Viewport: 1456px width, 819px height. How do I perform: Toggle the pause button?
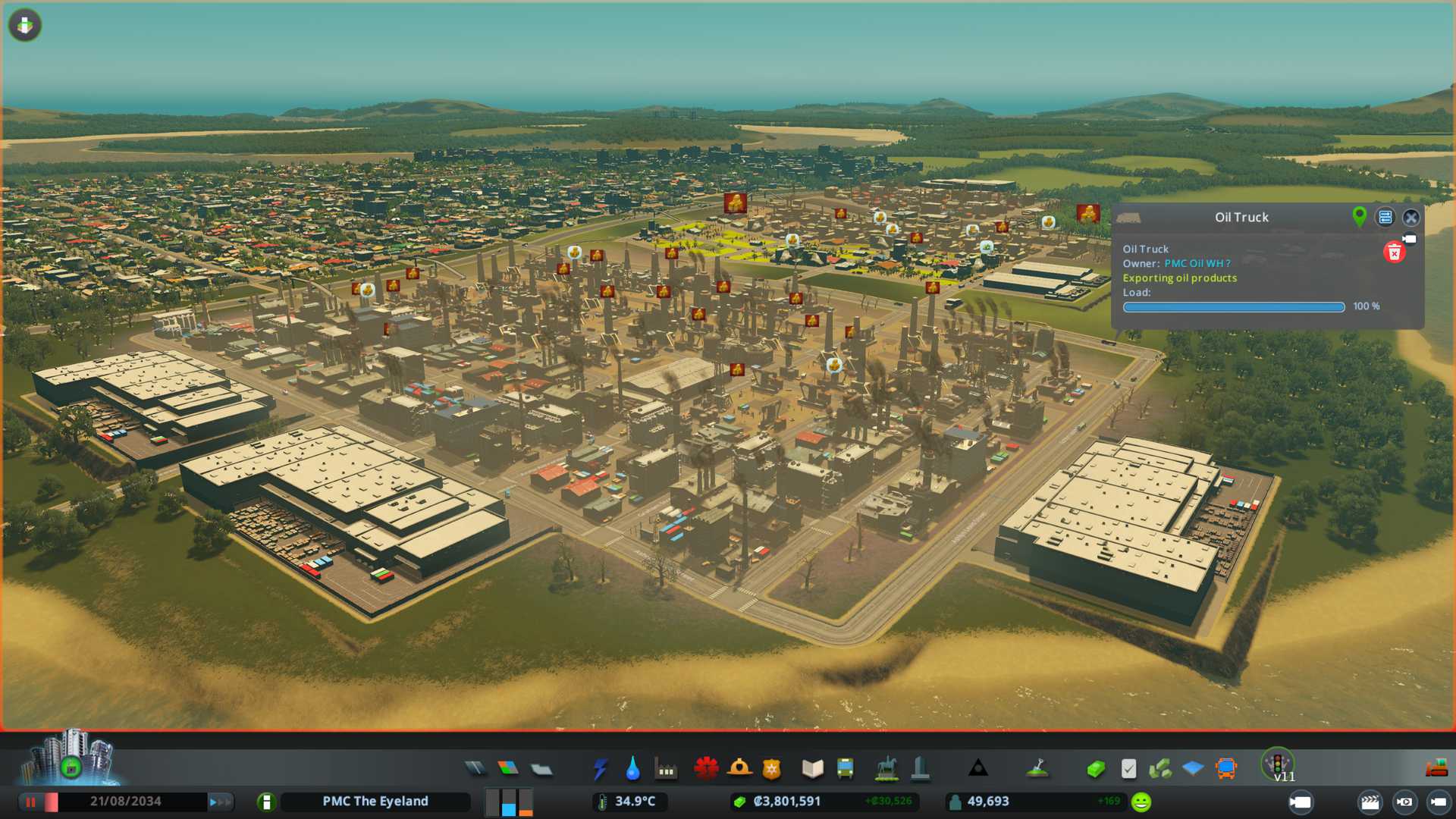(31, 802)
